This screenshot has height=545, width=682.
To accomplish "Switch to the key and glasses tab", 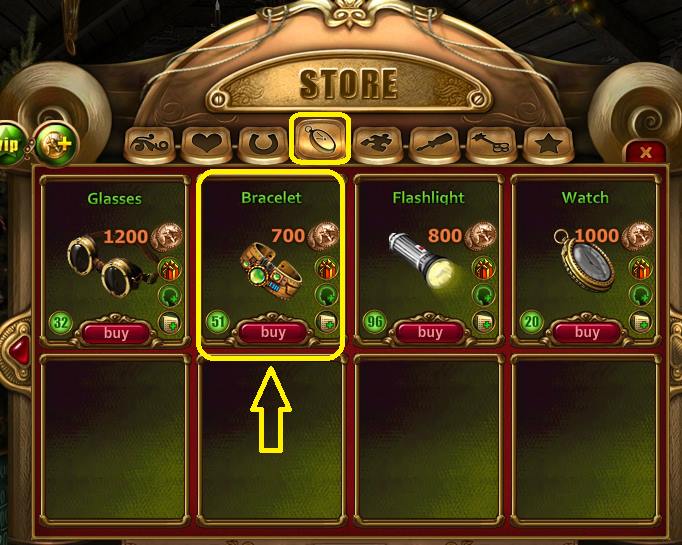I will (x=491, y=144).
